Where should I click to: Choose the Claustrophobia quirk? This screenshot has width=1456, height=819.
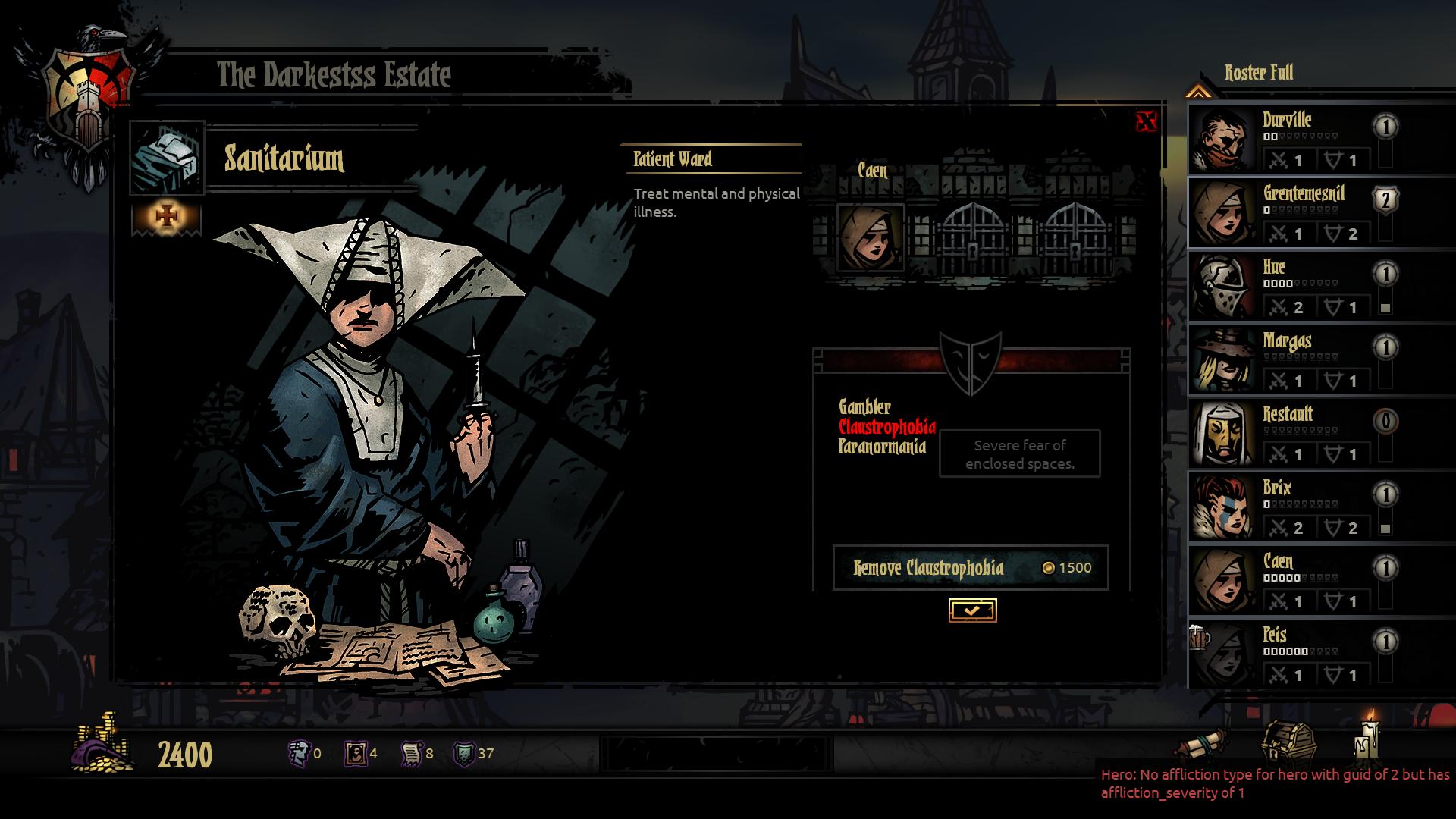tap(886, 427)
